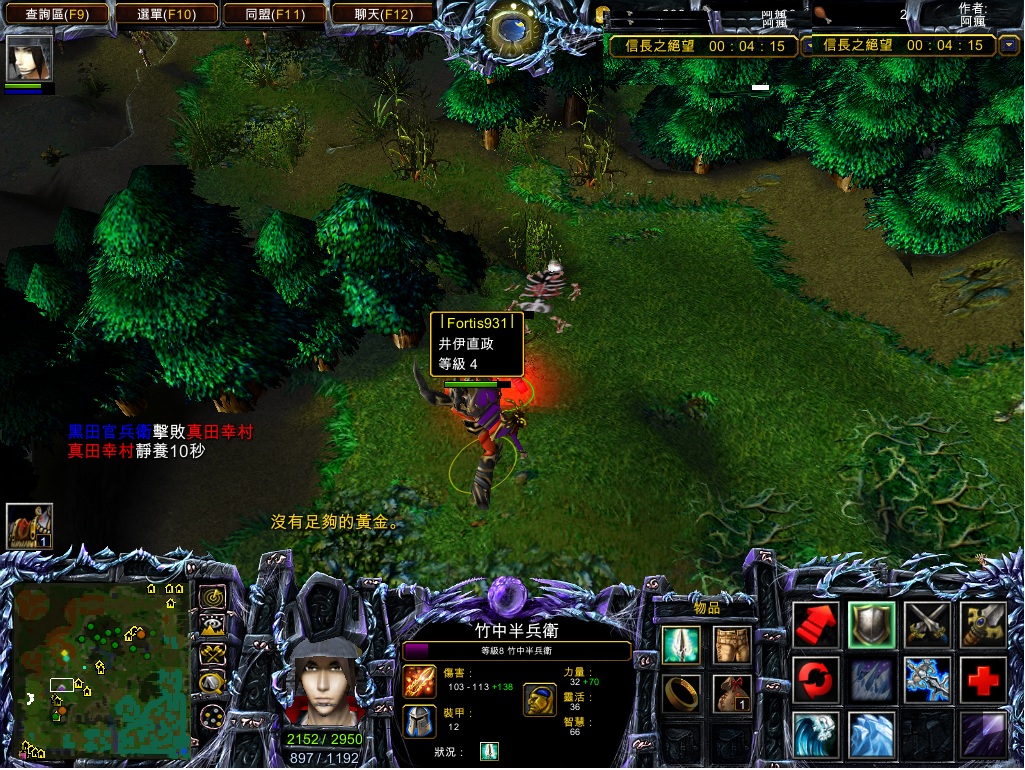The image size is (1025, 770).
Task: Collapse the 信長之絕望 timer board arrow
Action: [x=1009, y=45]
